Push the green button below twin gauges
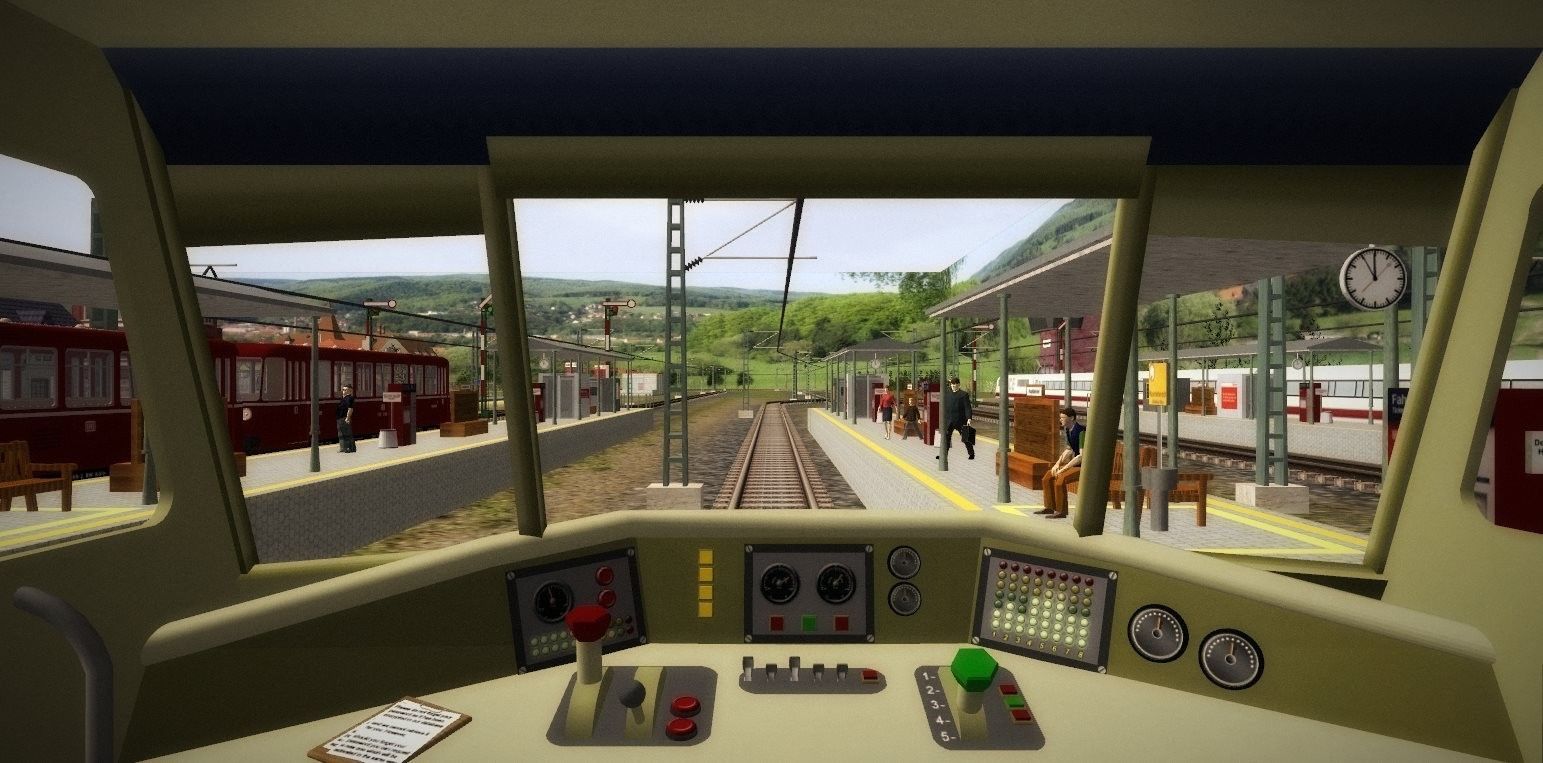This screenshot has height=763, width=1543. pyautogui.click(x=809, y=624)
